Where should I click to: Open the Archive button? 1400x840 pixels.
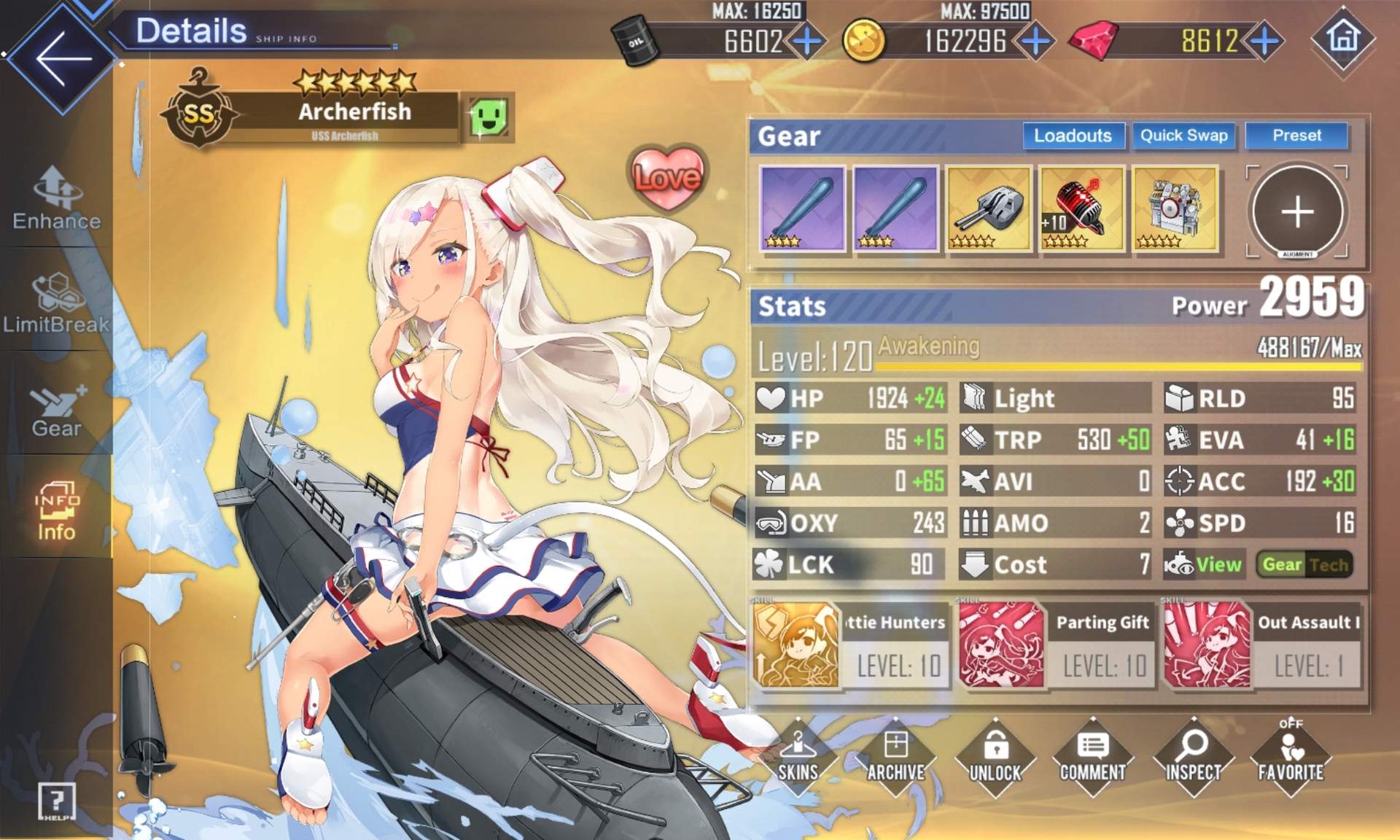click(896, 758)
